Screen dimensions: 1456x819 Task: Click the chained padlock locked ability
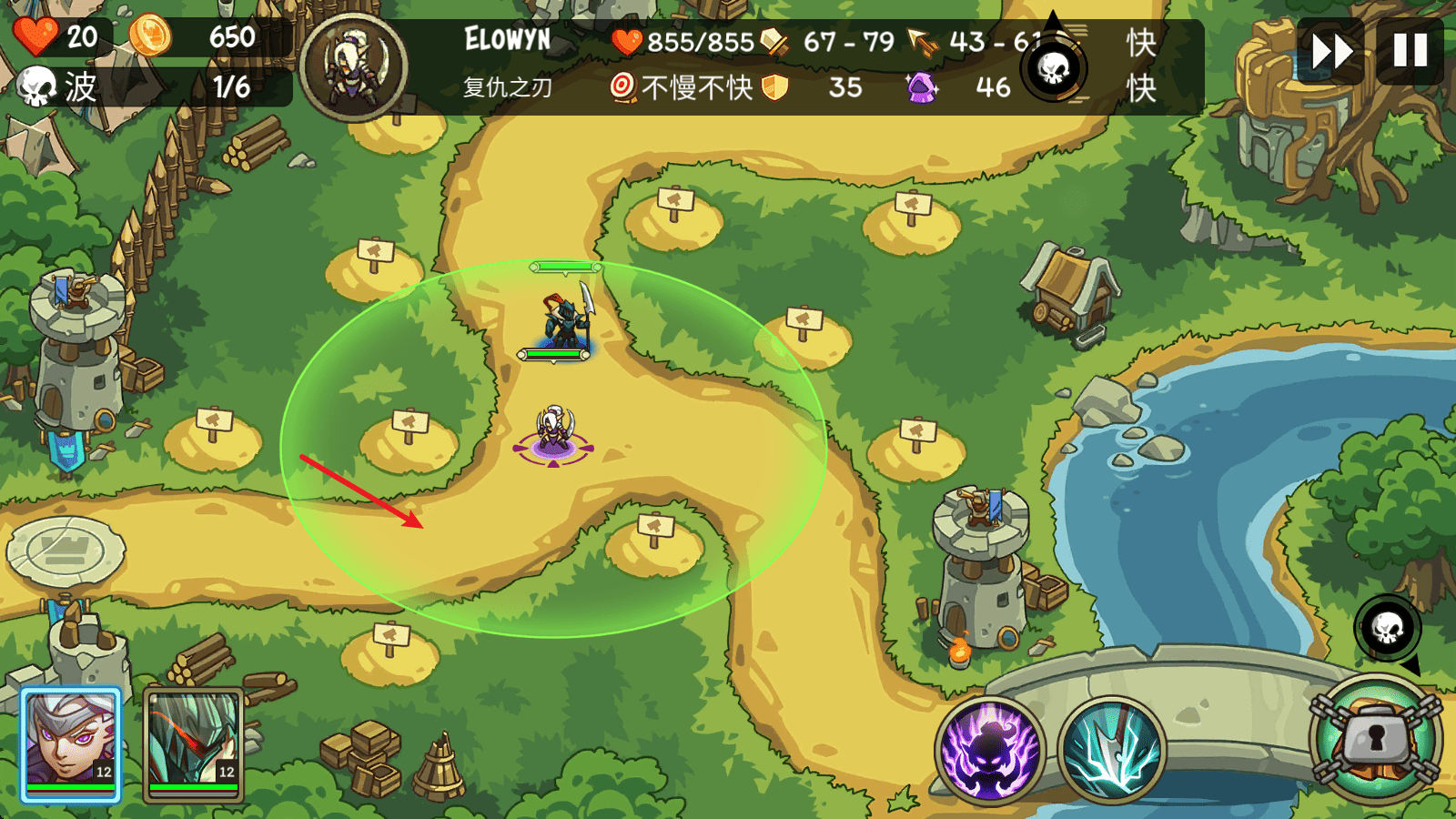point(1376,741)
